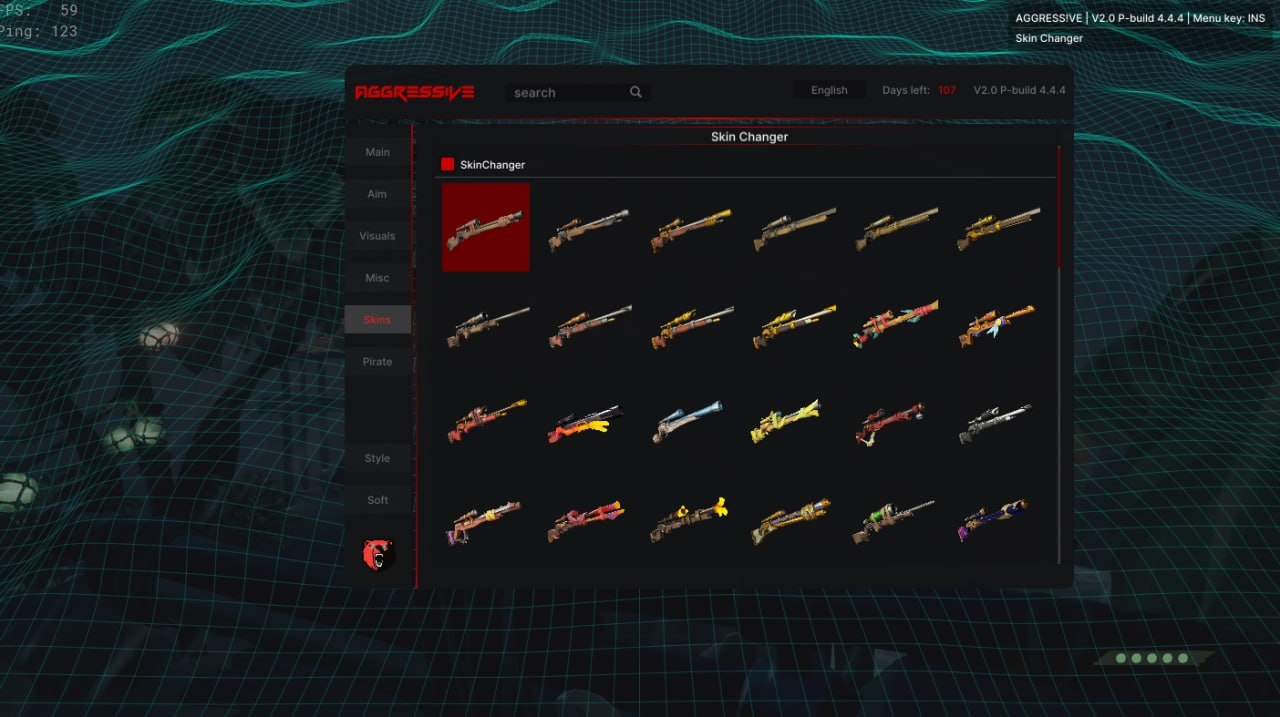1280x717 pixels.
Task: Open the English language selector
Action: click(829, 90)
